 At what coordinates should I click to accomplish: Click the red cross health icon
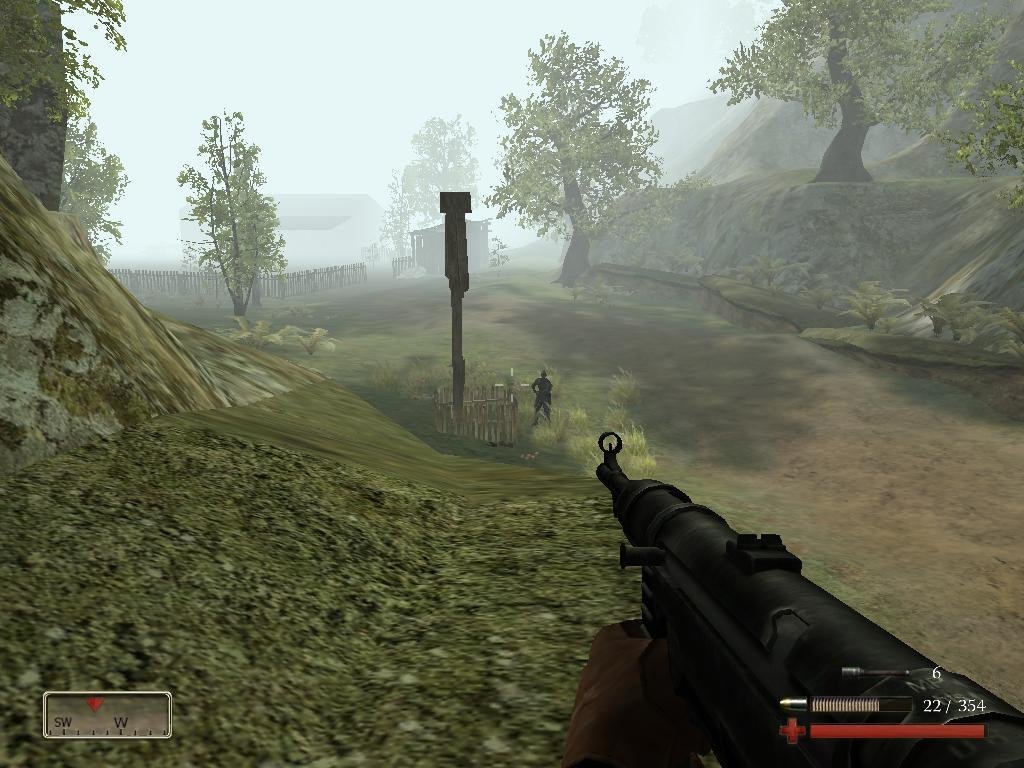tap(791, 732)
